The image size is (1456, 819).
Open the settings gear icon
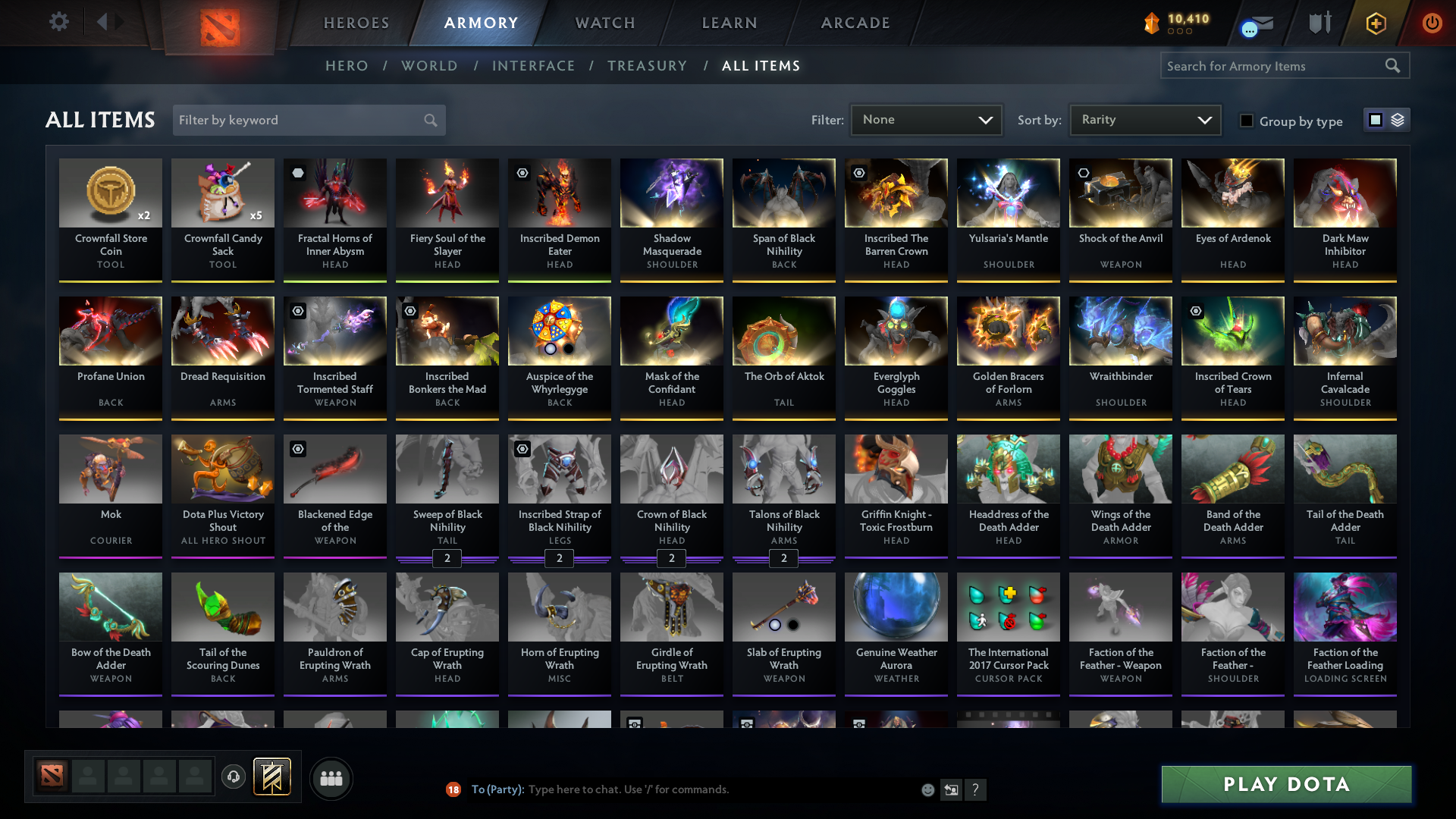[x=59, y=22]
